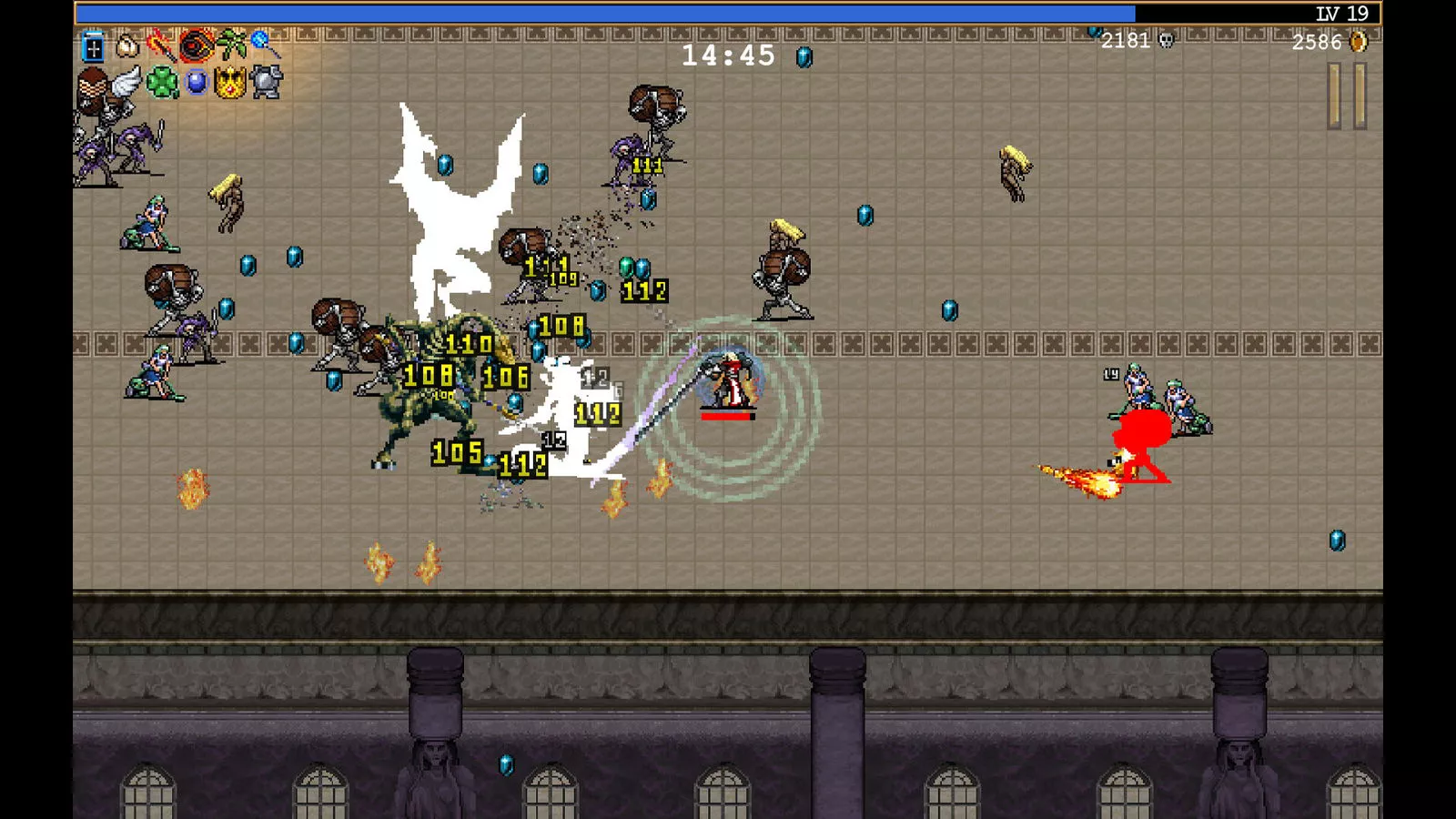Click the Attractorb blue orb icon

[196, 84]
